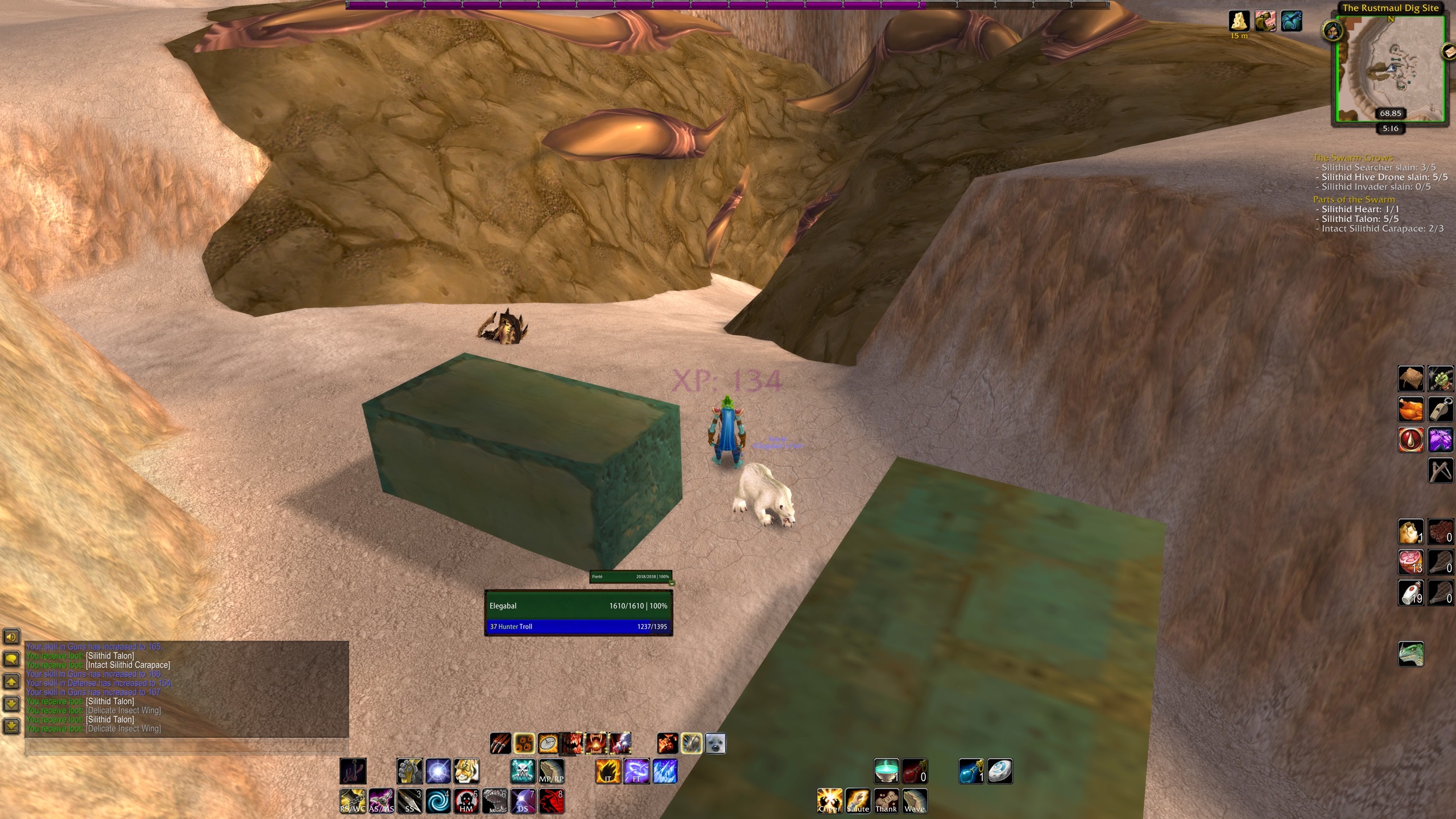1456x819 pixels.
Task: Use the IT flame ability
Action: pos(608,771)
